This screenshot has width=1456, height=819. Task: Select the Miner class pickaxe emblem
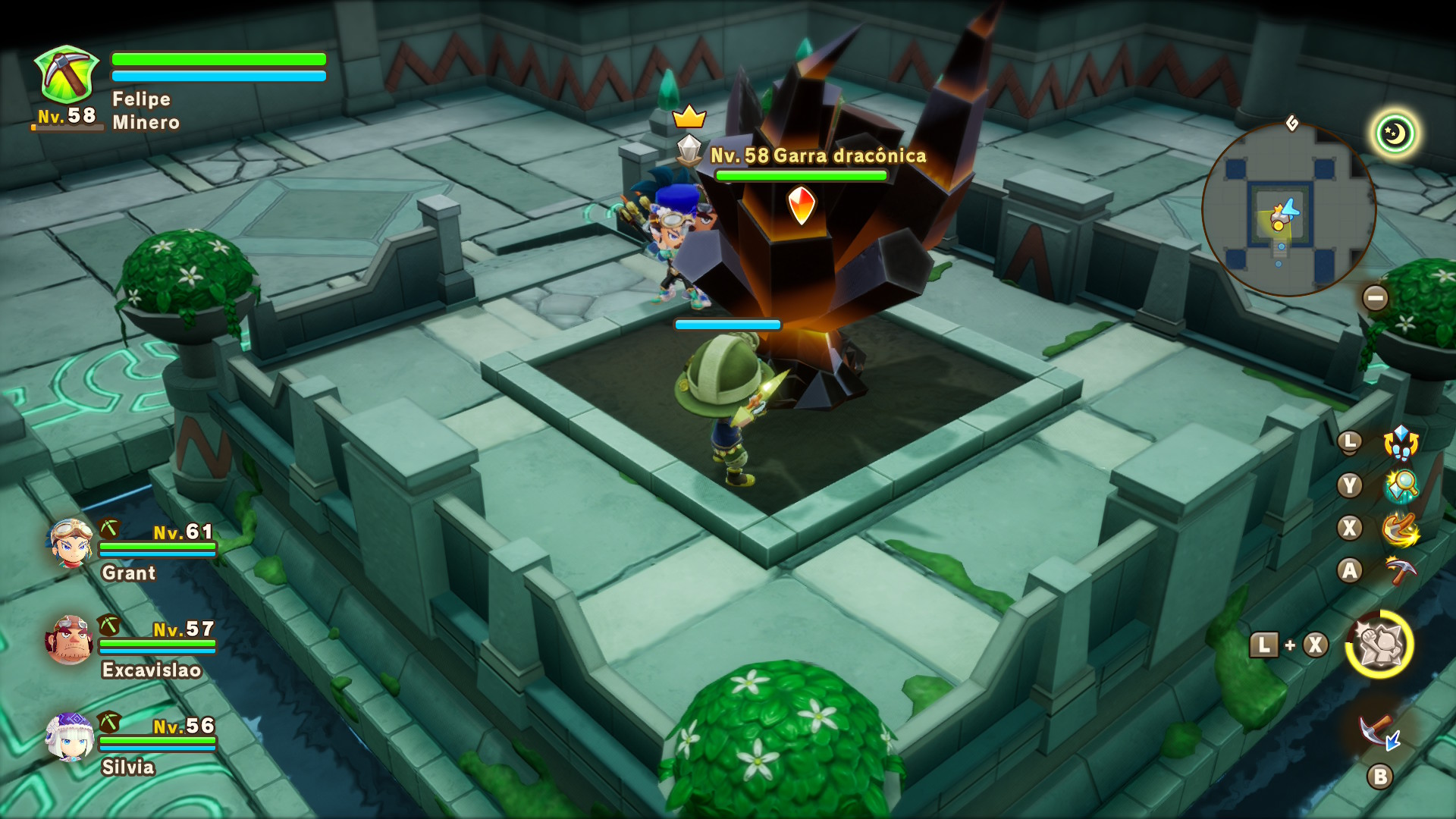pos(67,74)
